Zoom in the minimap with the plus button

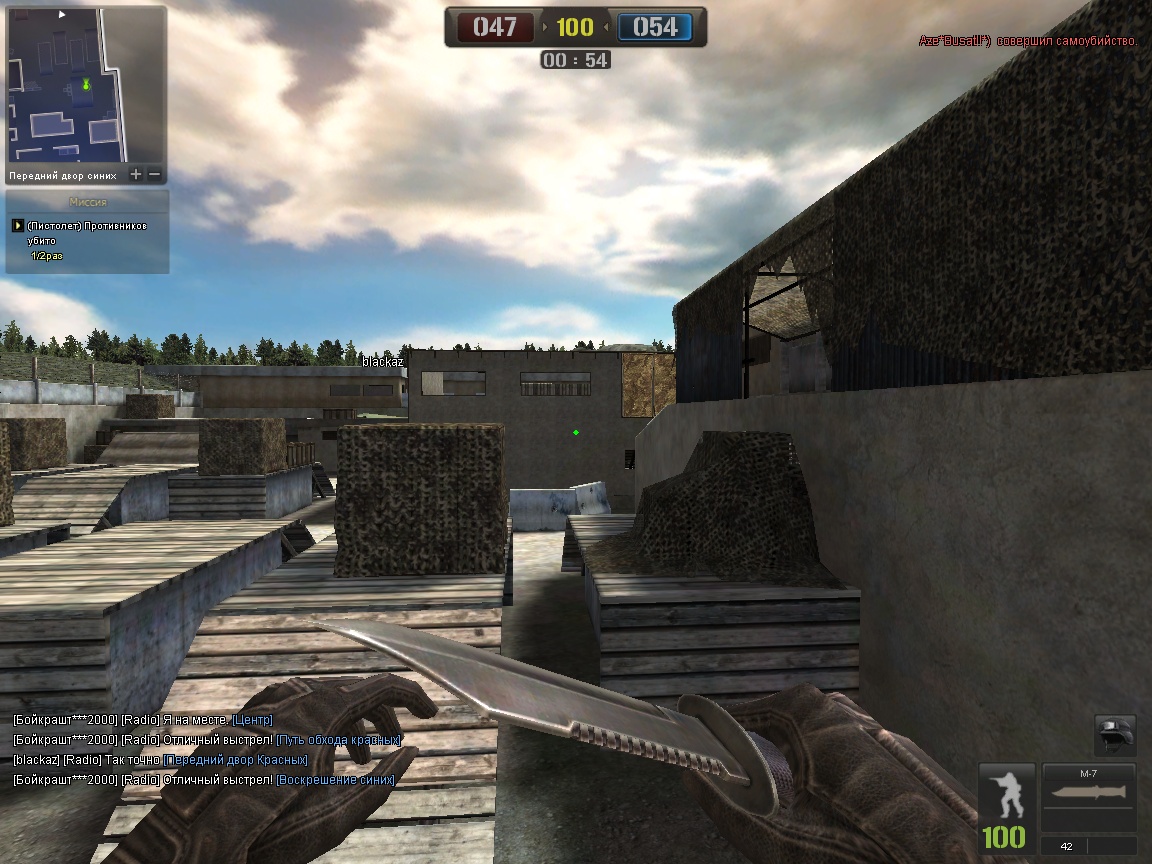(136, 175)
